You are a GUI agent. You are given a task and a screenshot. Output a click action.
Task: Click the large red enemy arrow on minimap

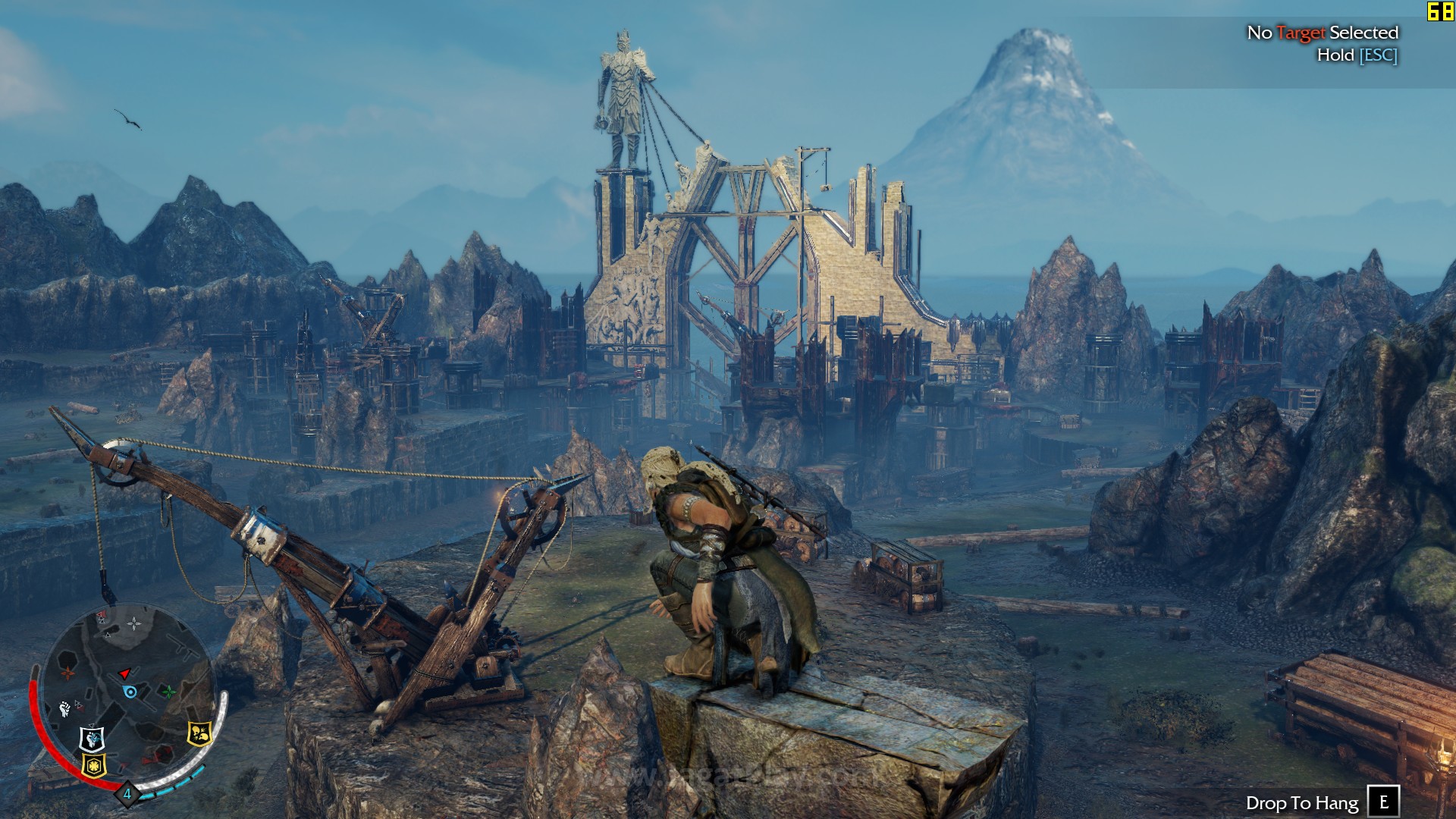pyautogui.click(x=125, y=673)
